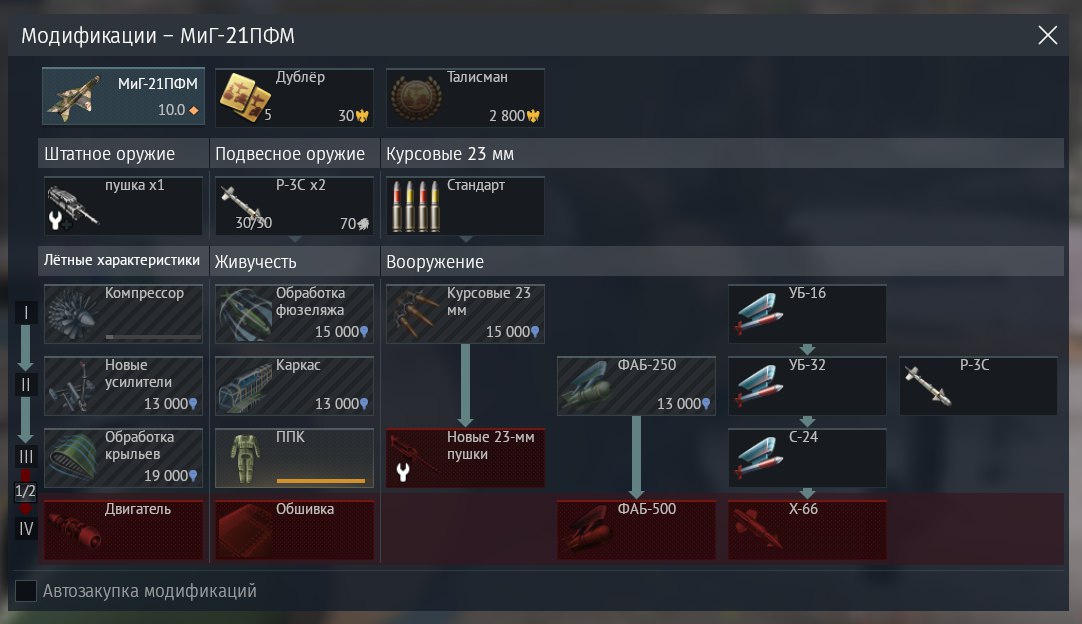The width and height of the screenshot is (1082, 624).
Task: Pick the УБ-16 rocket pod modification
Action: pyautogui.click(x=807, y=314)
